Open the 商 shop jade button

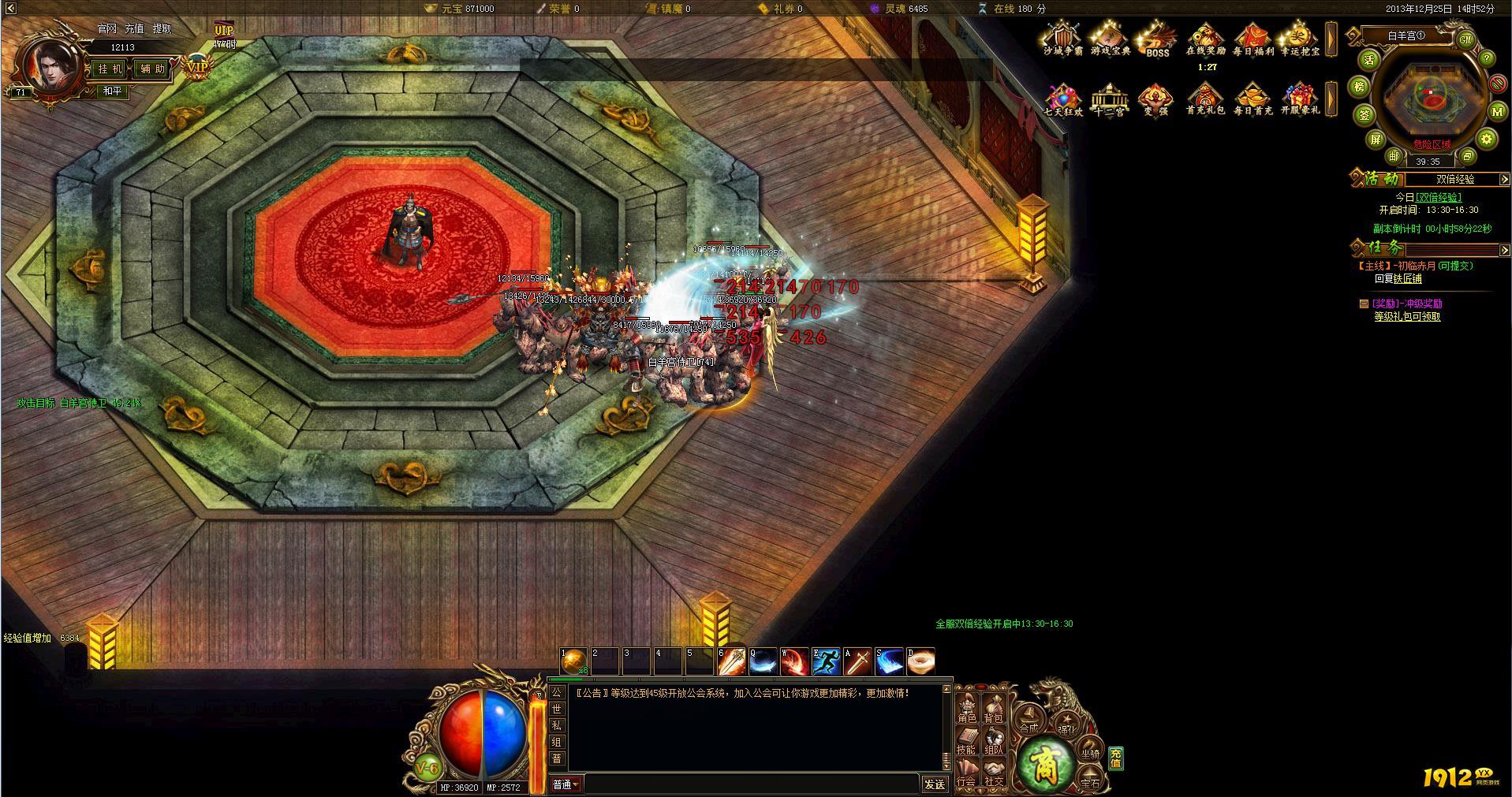1045,763
